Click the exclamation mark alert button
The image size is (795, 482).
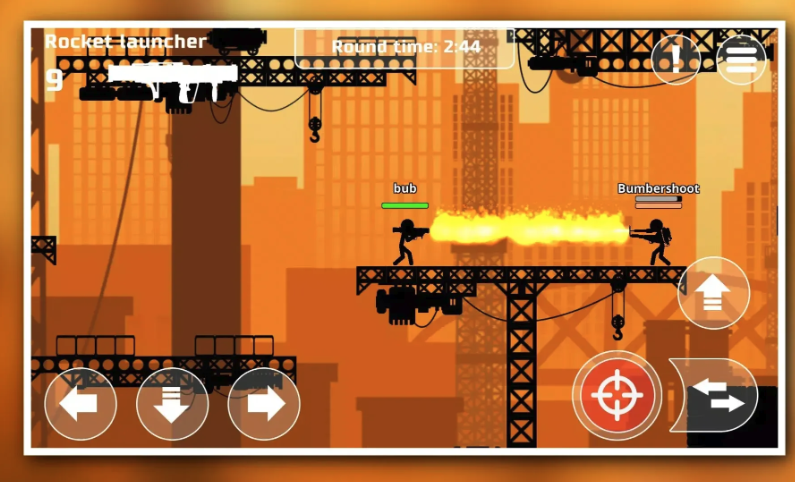coord(676,60)
